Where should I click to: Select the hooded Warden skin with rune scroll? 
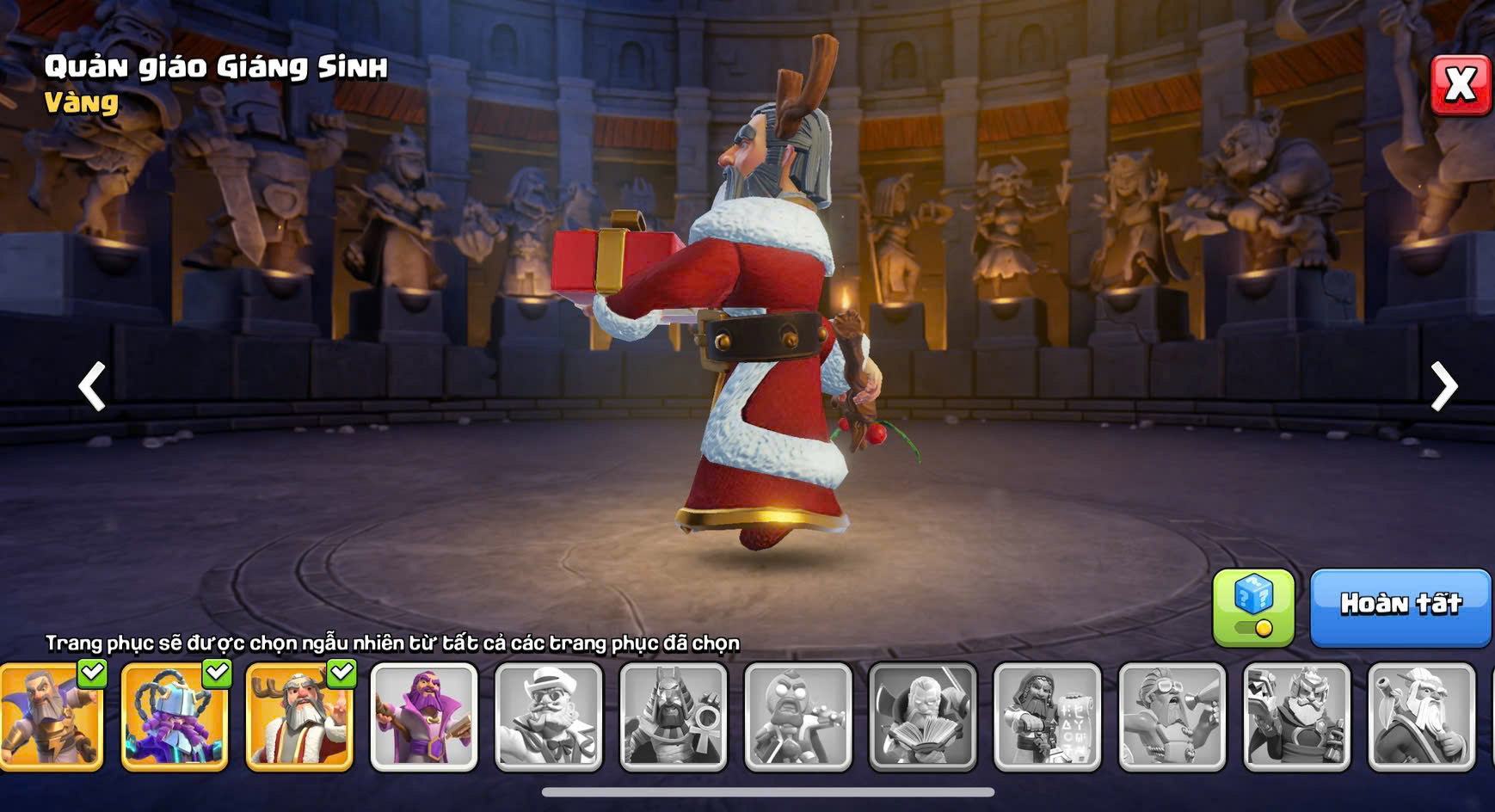[1048, 717]
